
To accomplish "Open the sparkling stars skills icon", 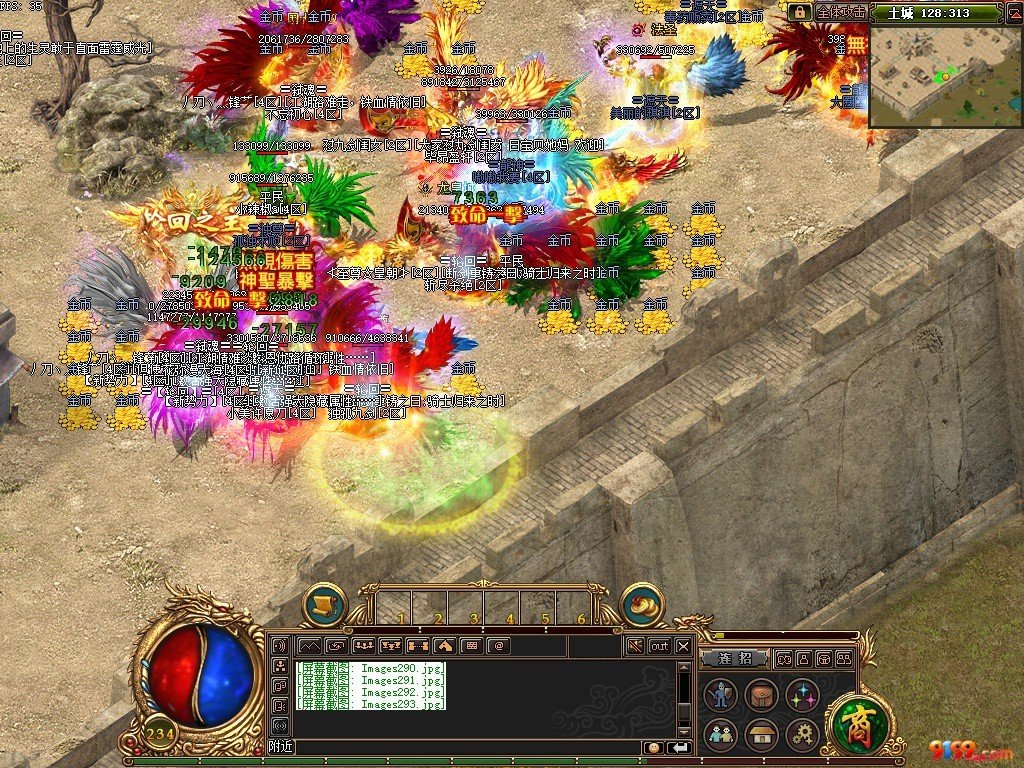I will click(803, 695).
